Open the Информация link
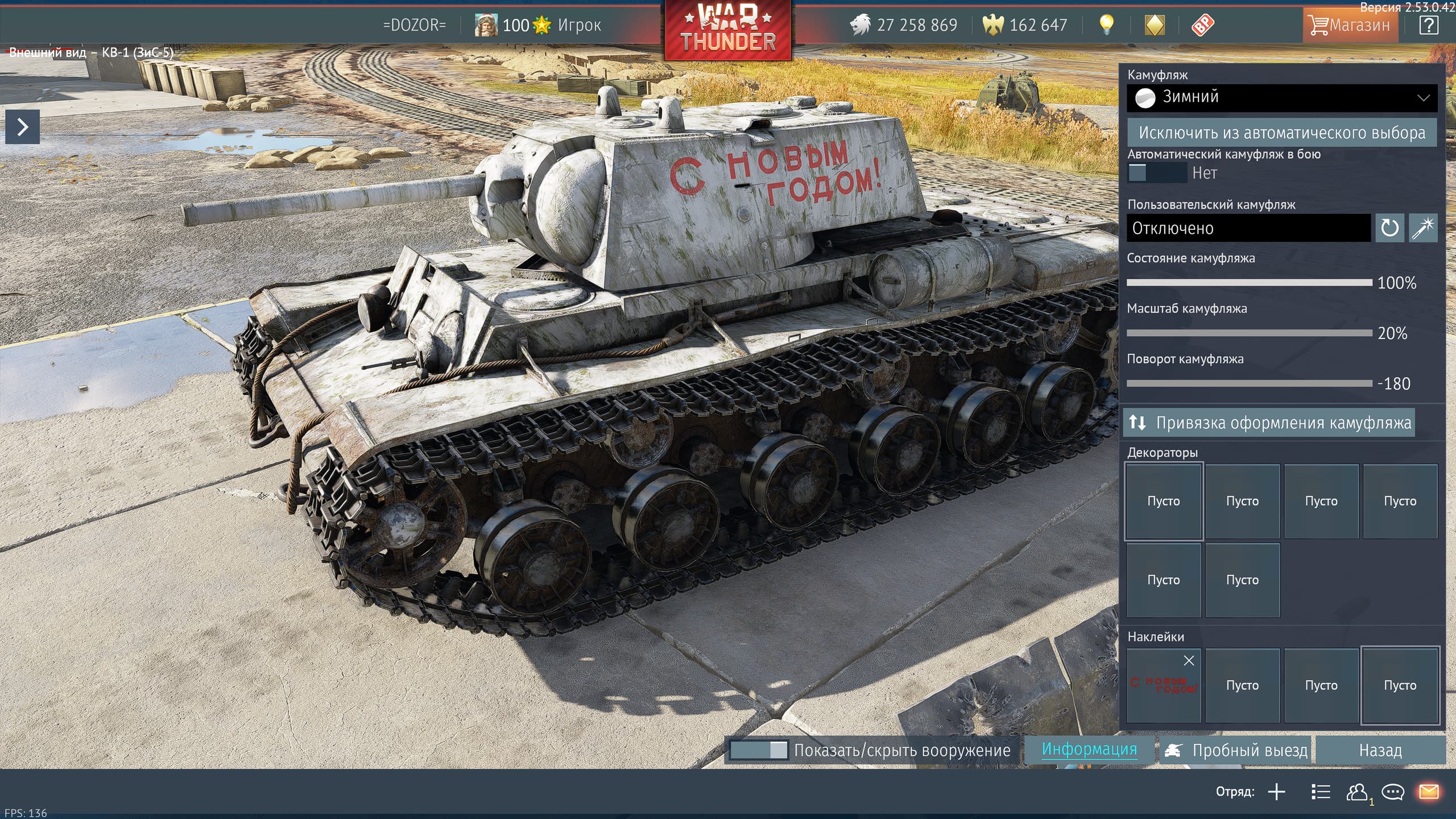 coord(1089,750)
